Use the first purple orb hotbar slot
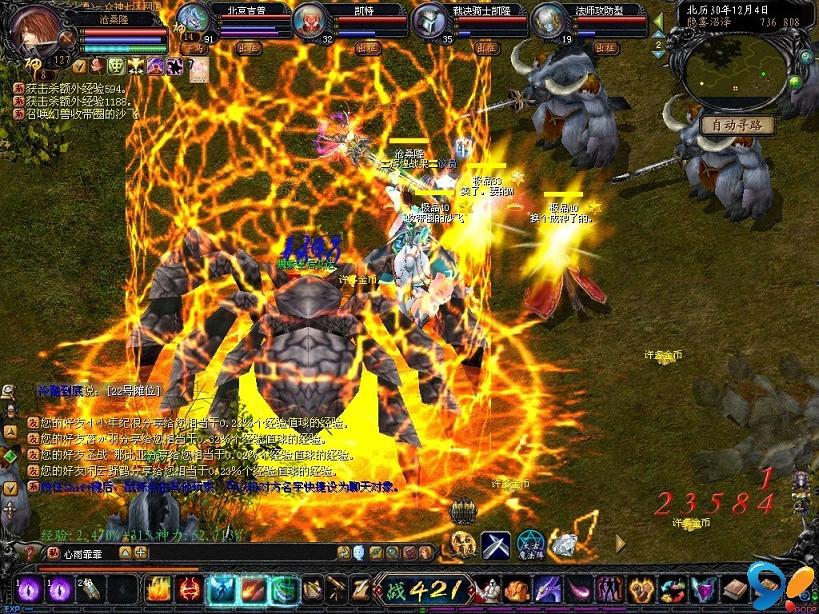 28,590
